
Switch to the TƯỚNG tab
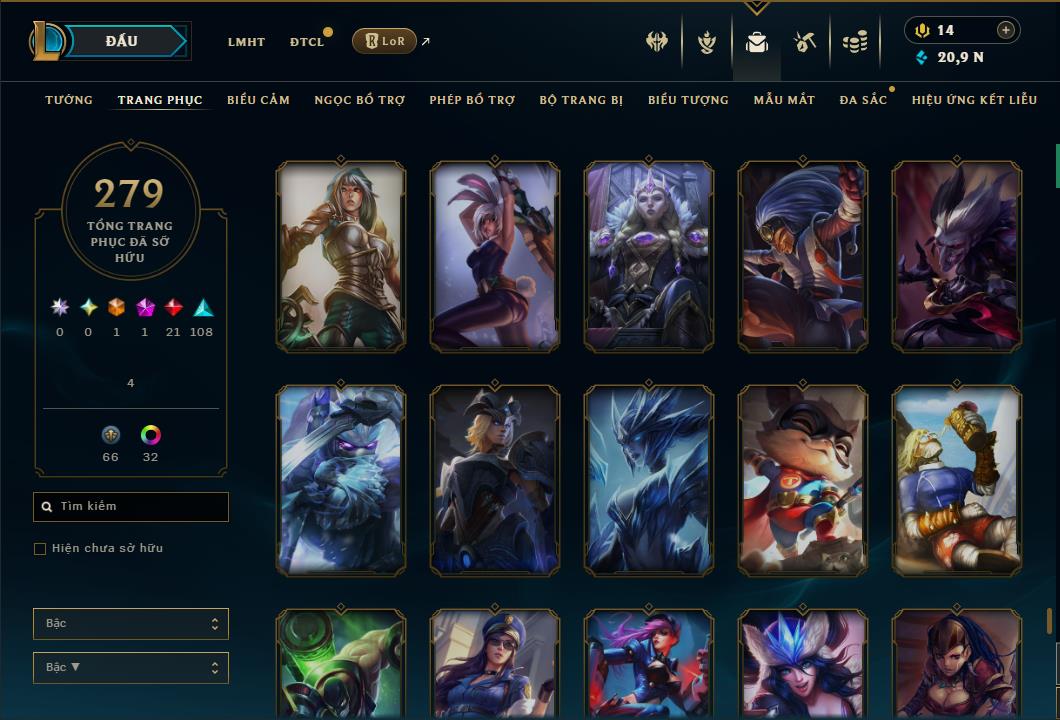click(x=69, y=100)
